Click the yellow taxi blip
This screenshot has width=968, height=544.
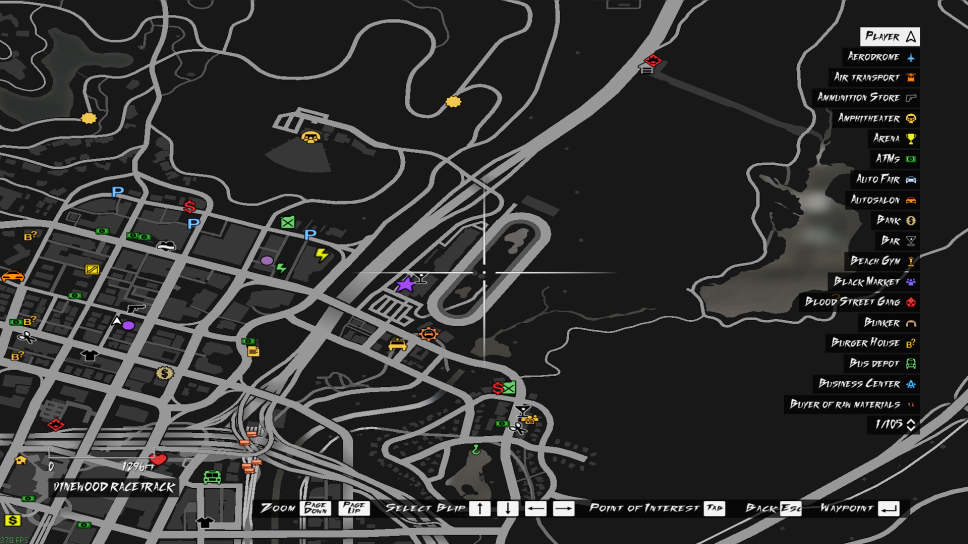click(x=397, y=345)
